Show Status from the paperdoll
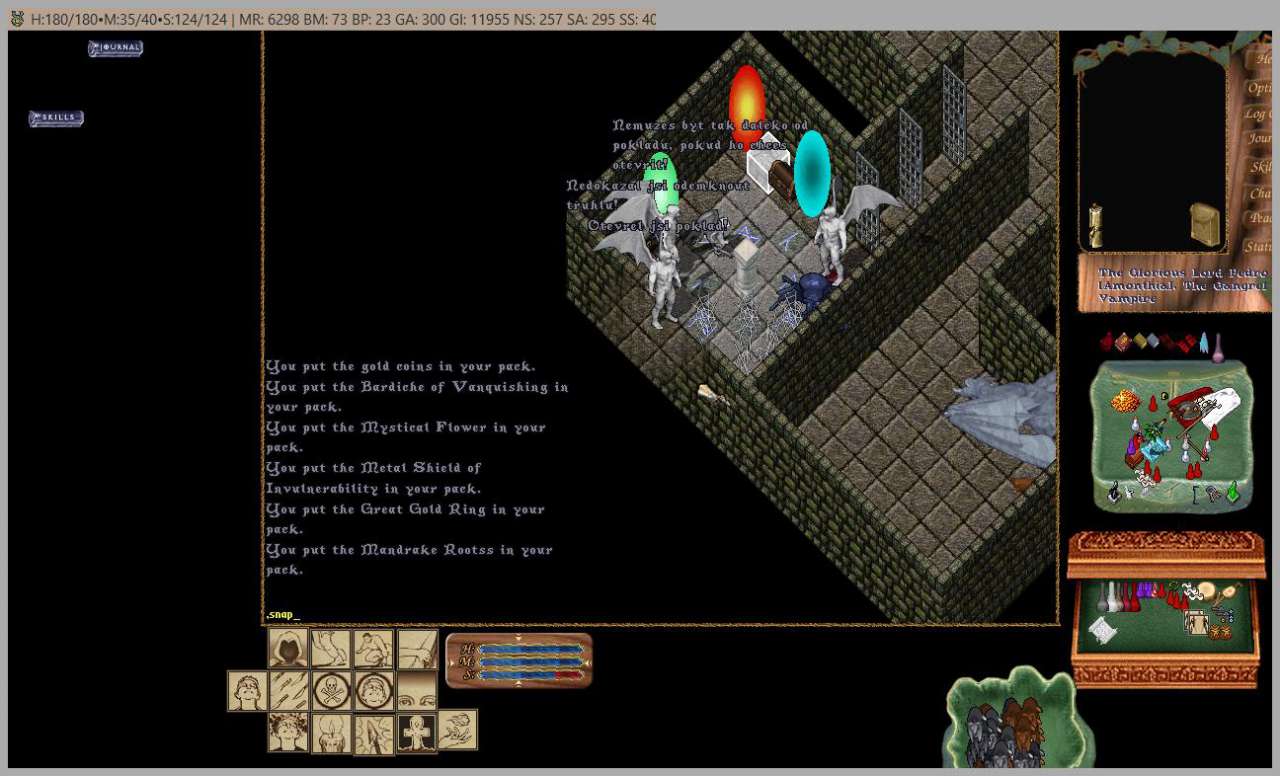This screenshot has height=776, width=1280. point(1260,246)
